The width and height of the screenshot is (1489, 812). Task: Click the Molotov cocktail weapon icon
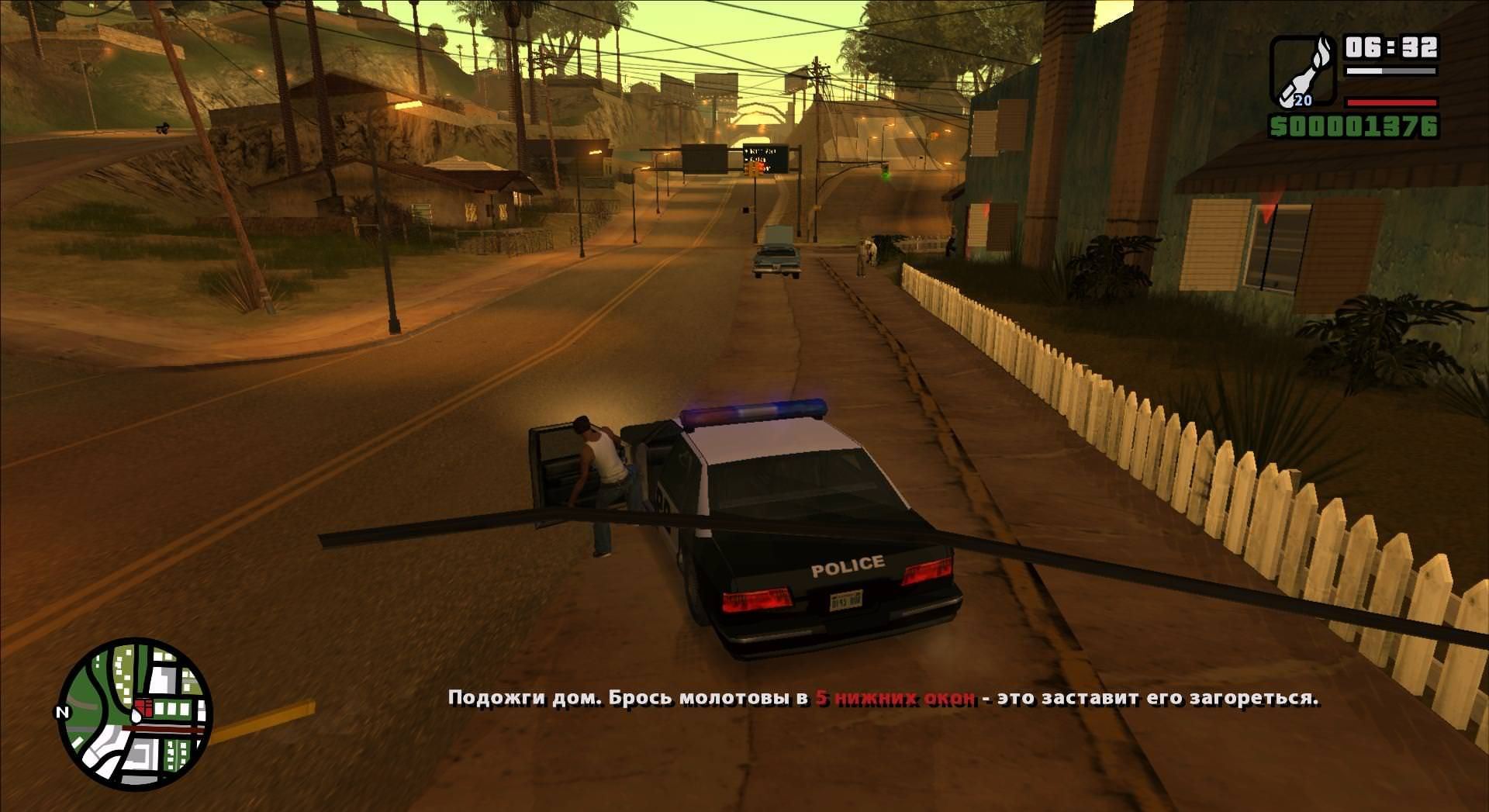point(1303,71)
